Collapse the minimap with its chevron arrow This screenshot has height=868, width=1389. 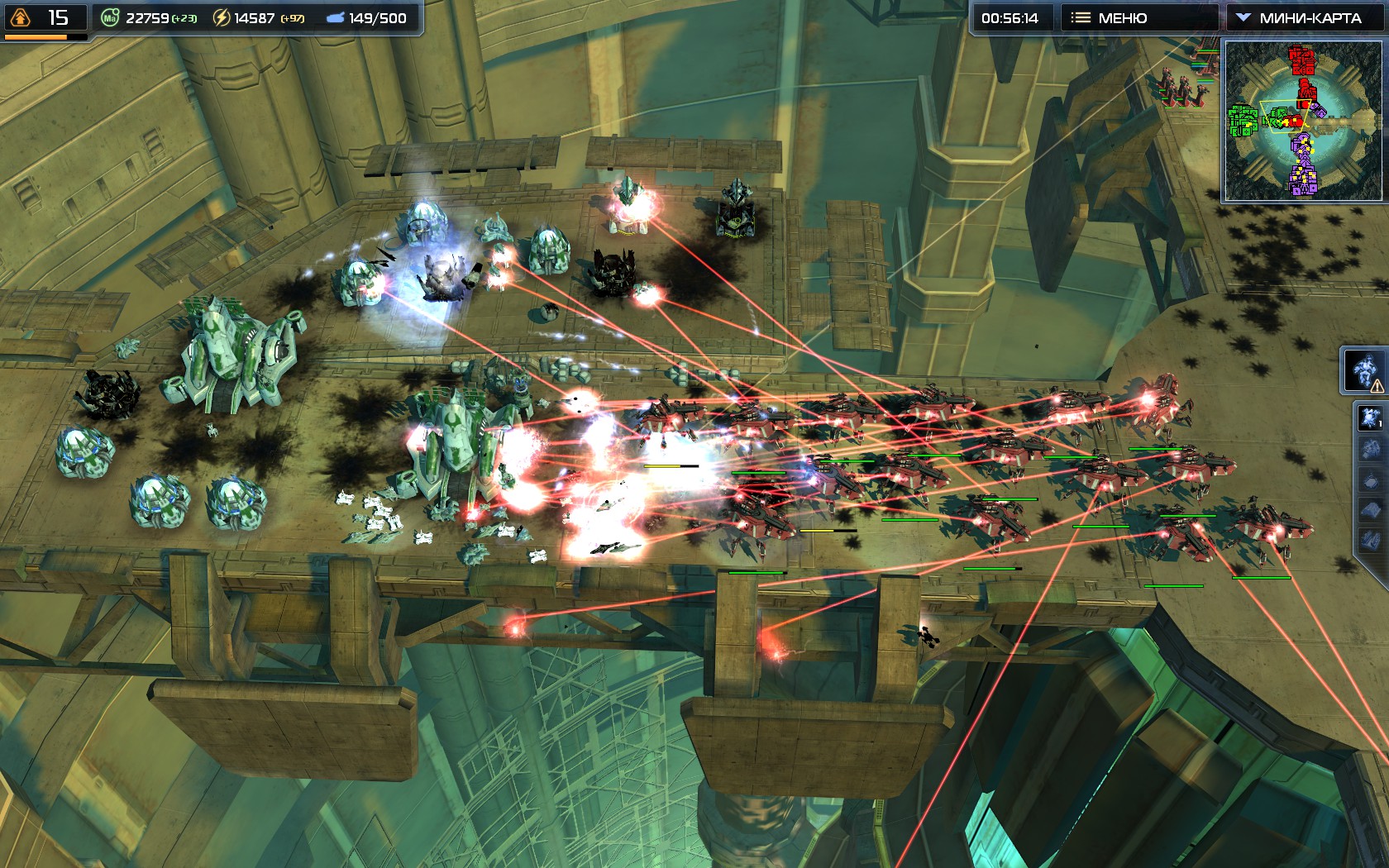[1244, 15]
